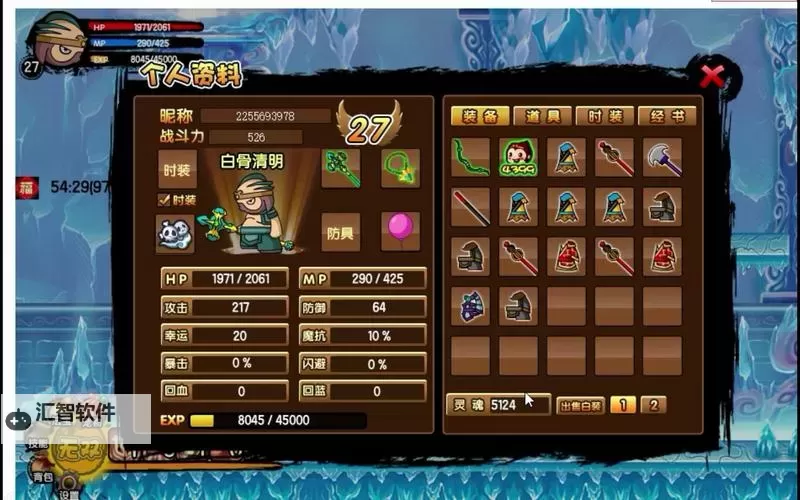Viewport: 800px width, 500px height.
Task: Select the green bow in inventory
Action: (470, 158)
